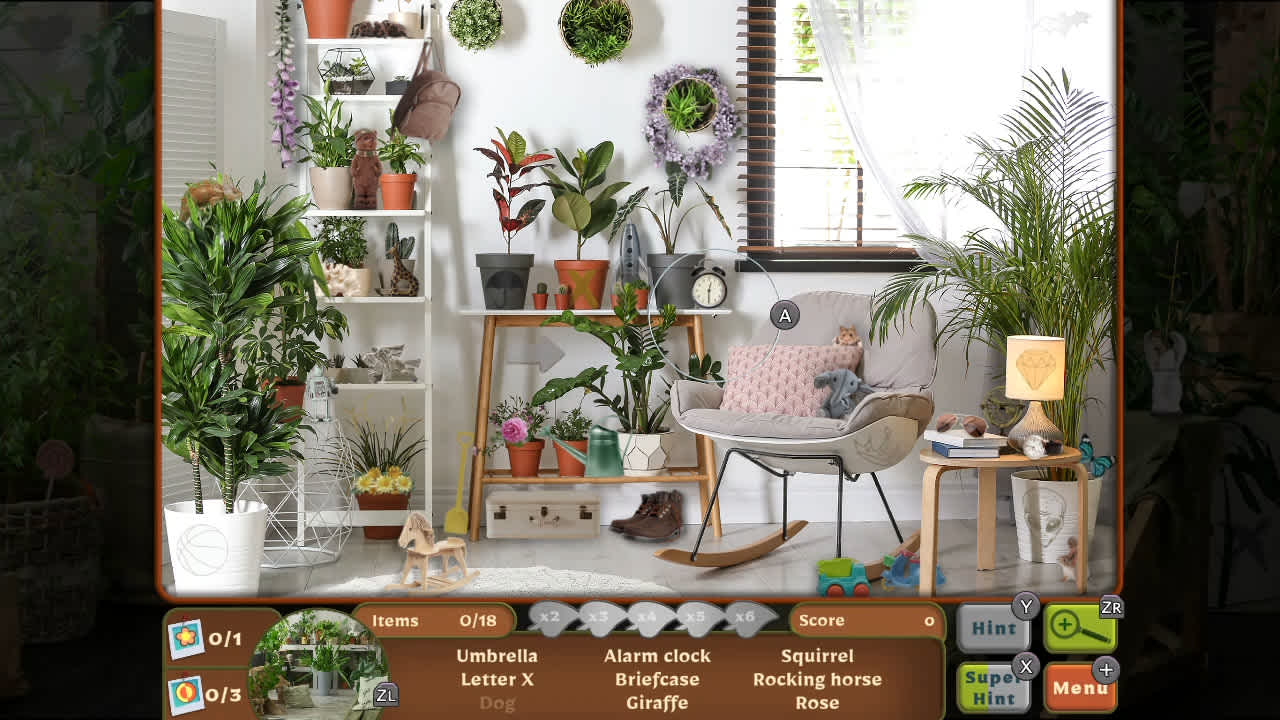The width and height of the screenshot is (1280, 720).
Task: Select "Alarm clock" in the items list
Action: pyautogui.click(x=656, y=656)
